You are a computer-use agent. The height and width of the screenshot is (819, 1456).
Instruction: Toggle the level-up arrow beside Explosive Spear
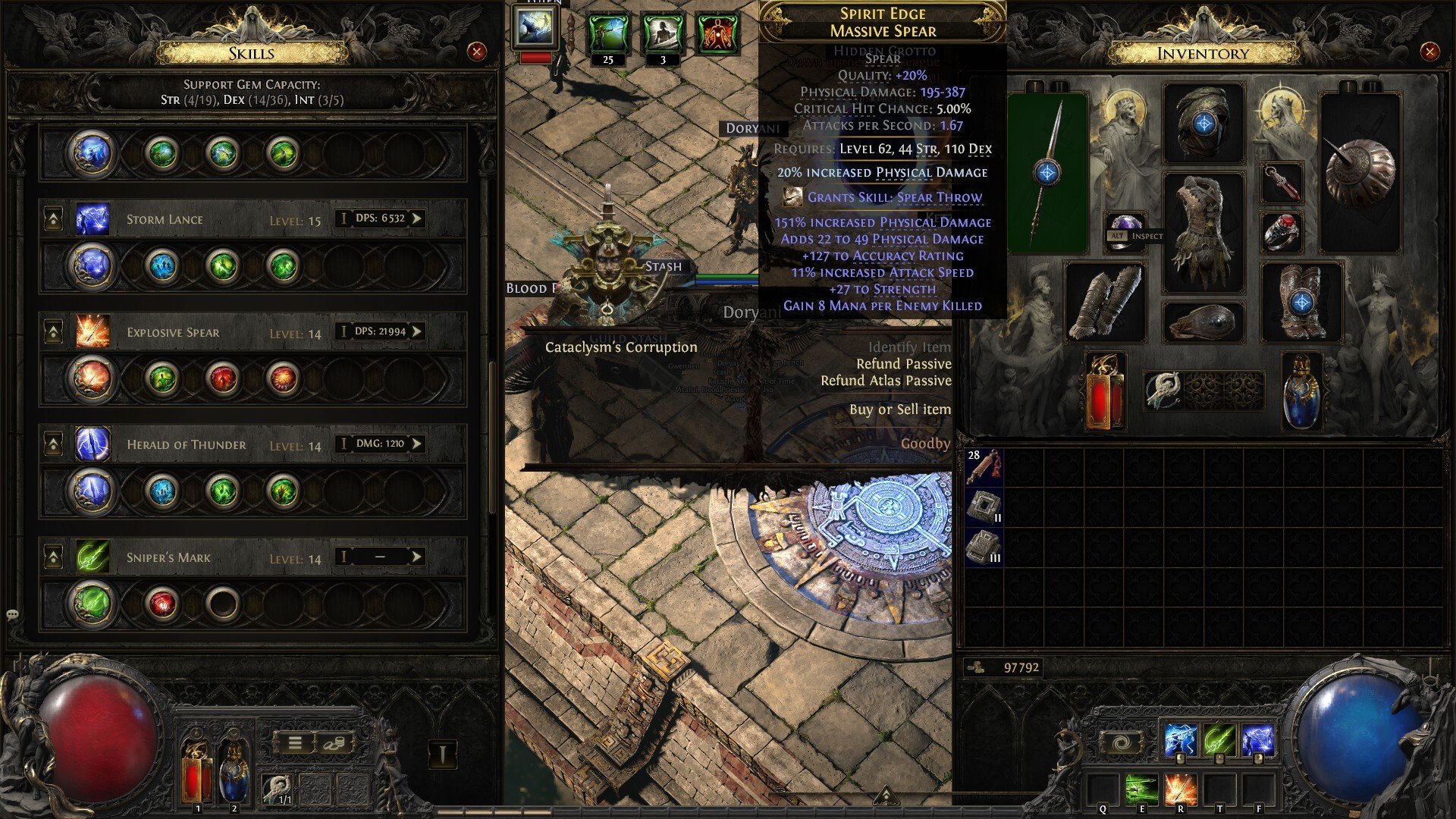[x=53, y=331]
